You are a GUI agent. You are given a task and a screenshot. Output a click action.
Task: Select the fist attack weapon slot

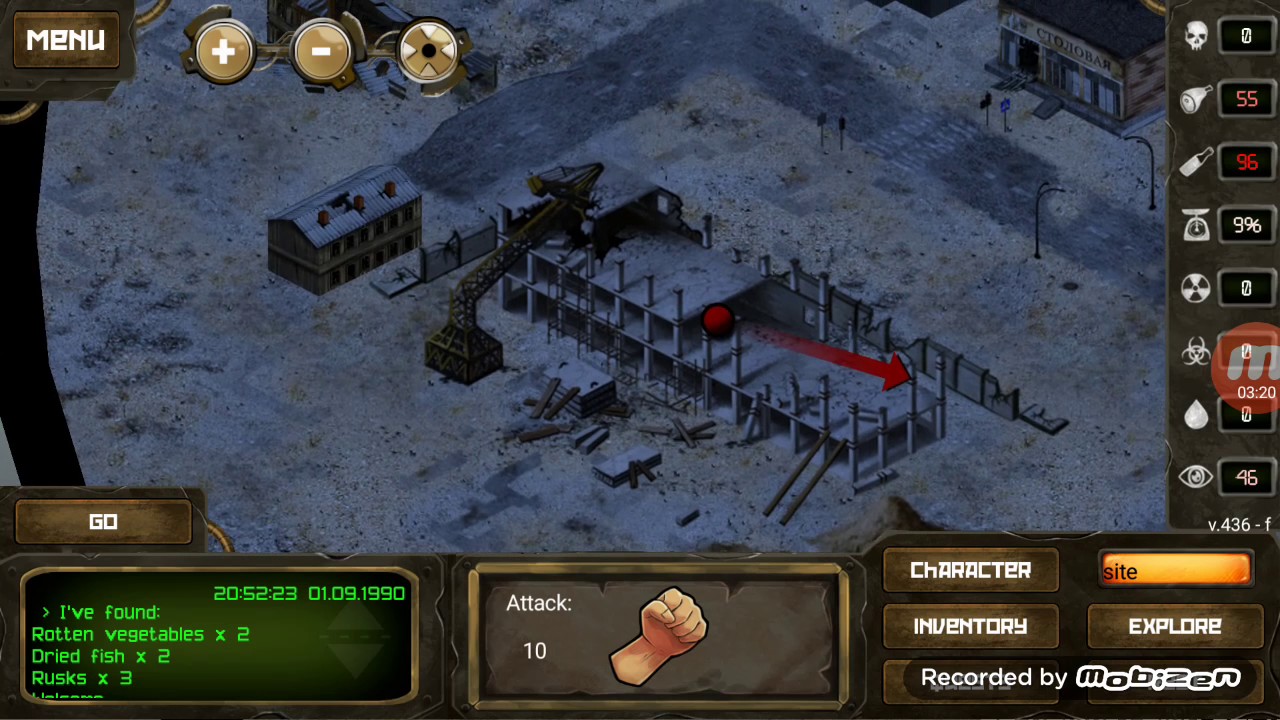click(657, 632)
